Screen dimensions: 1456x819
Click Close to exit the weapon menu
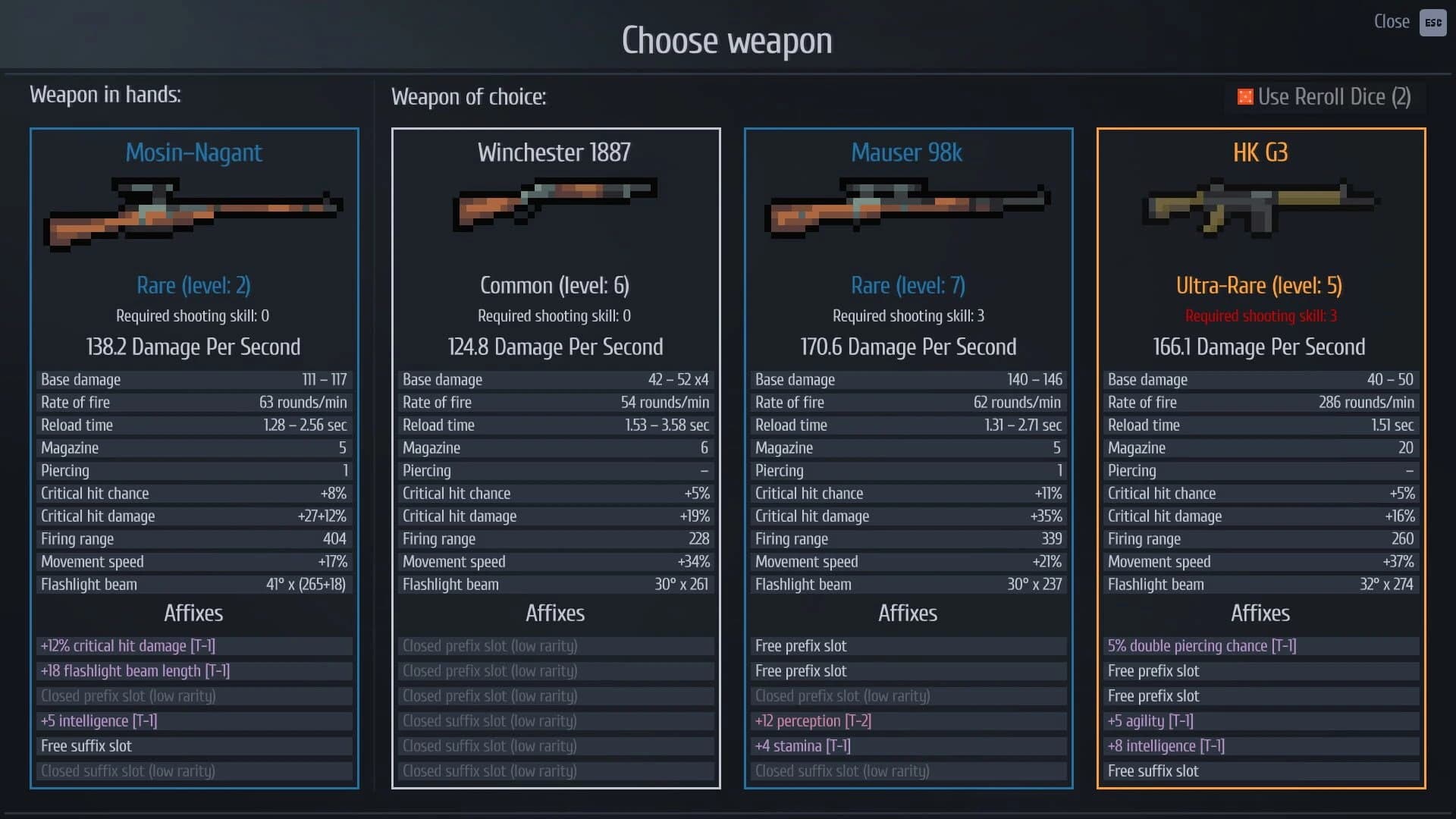coord(1391,21)
